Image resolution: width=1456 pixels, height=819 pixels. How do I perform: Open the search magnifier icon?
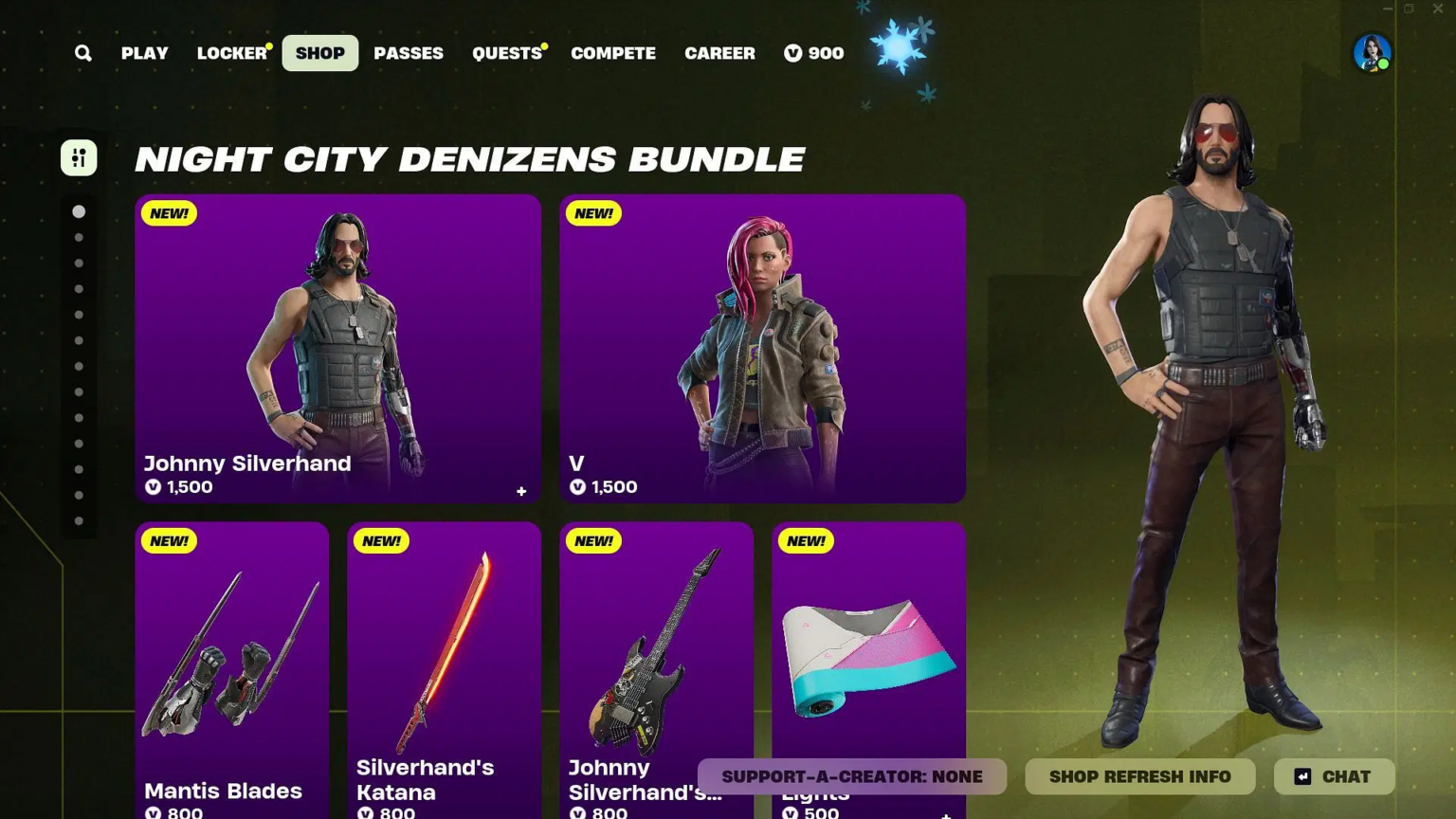tap(82, 53)
